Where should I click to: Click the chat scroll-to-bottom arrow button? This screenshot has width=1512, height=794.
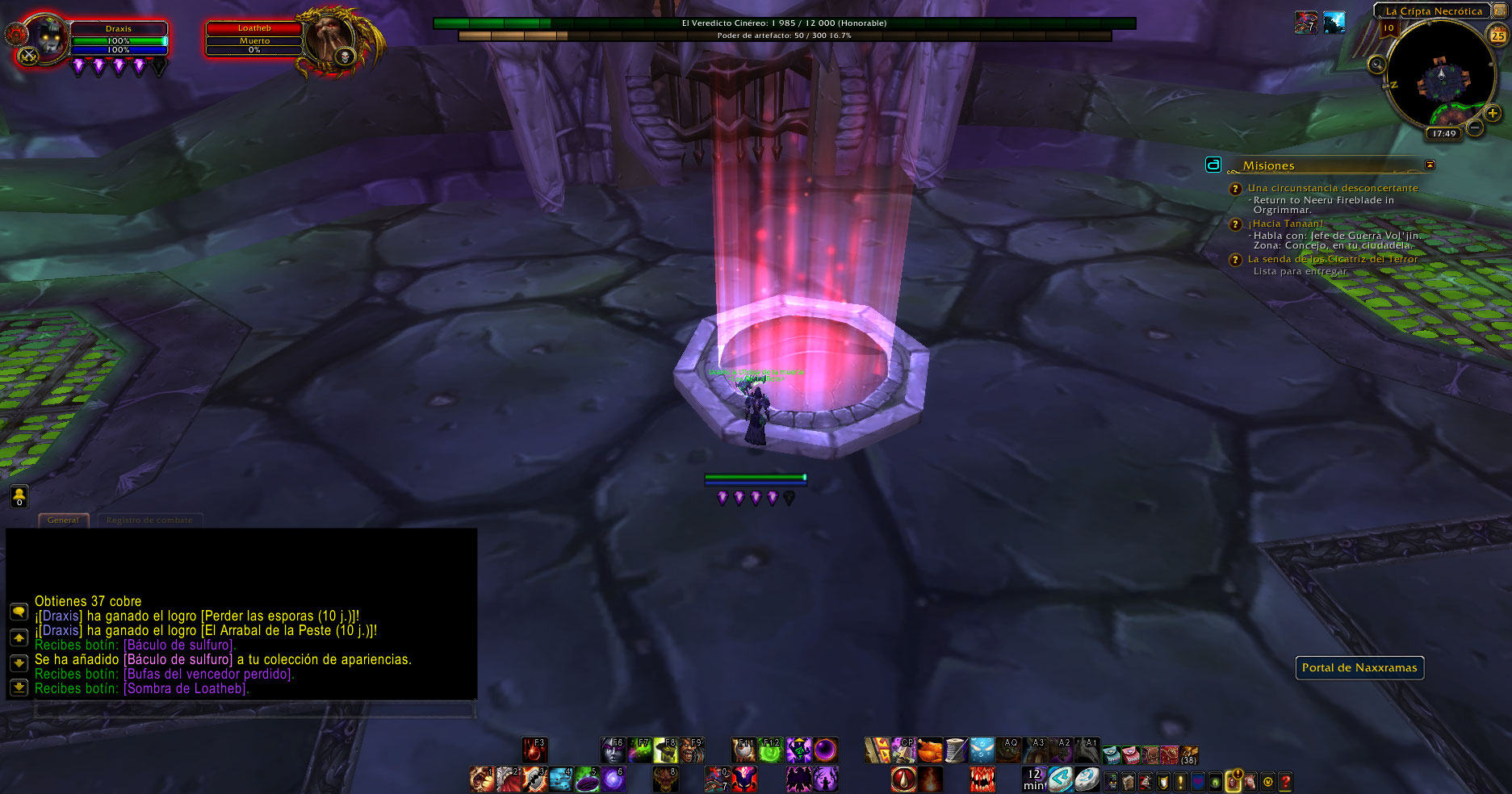19,687
